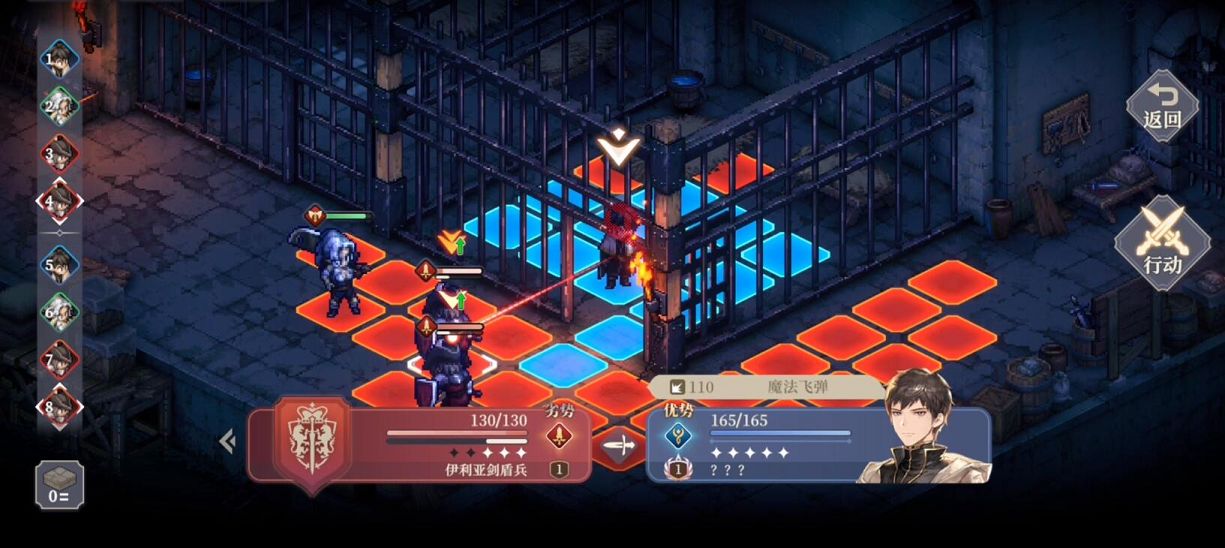Select turn order portrait number 5
Viewport: 1225px width, 548px height.
(60, 266)
